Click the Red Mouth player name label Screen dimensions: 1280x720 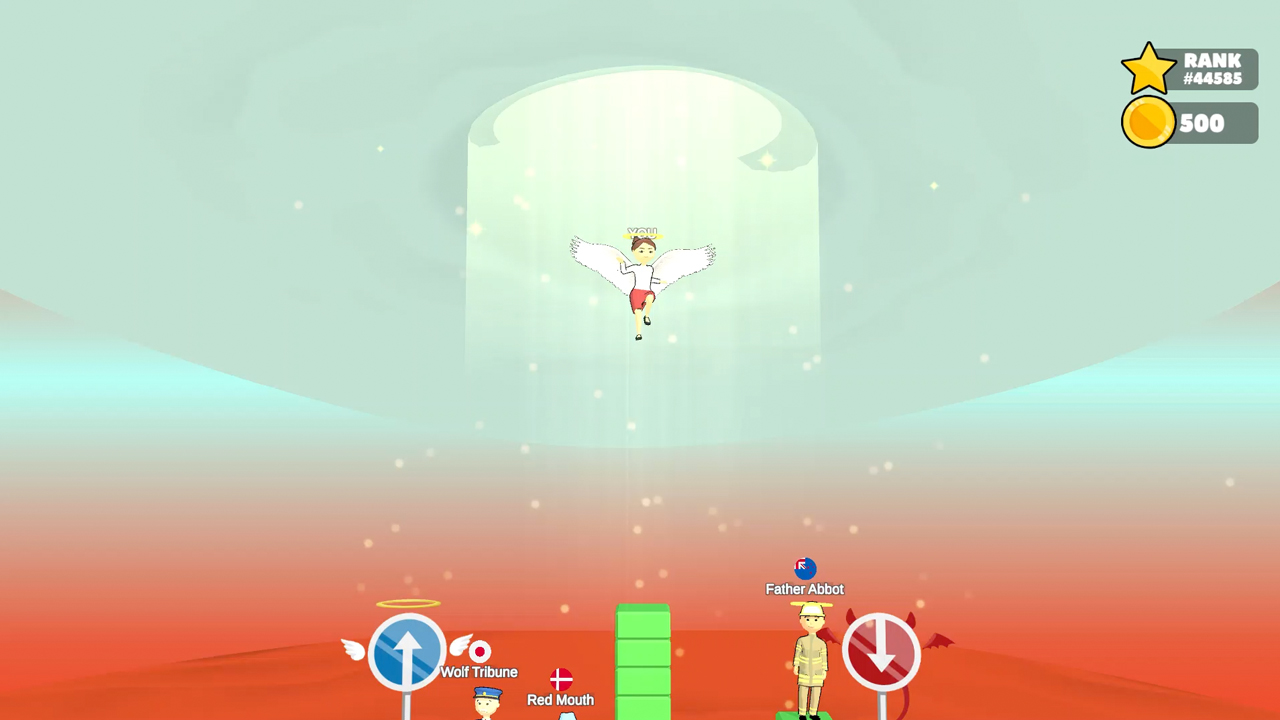click(560, 700)
